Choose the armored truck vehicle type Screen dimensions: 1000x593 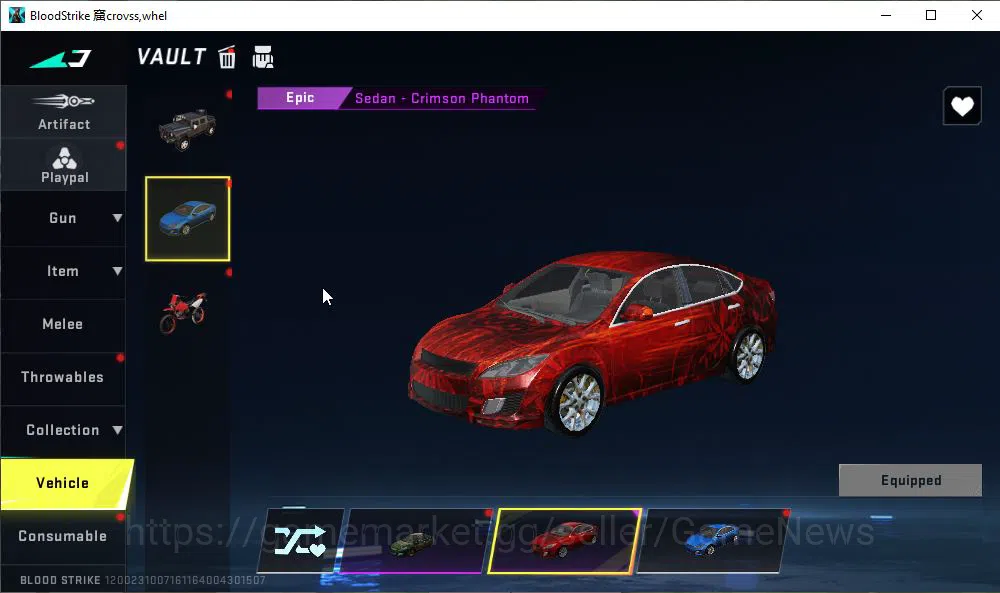[x=187, y=128]
